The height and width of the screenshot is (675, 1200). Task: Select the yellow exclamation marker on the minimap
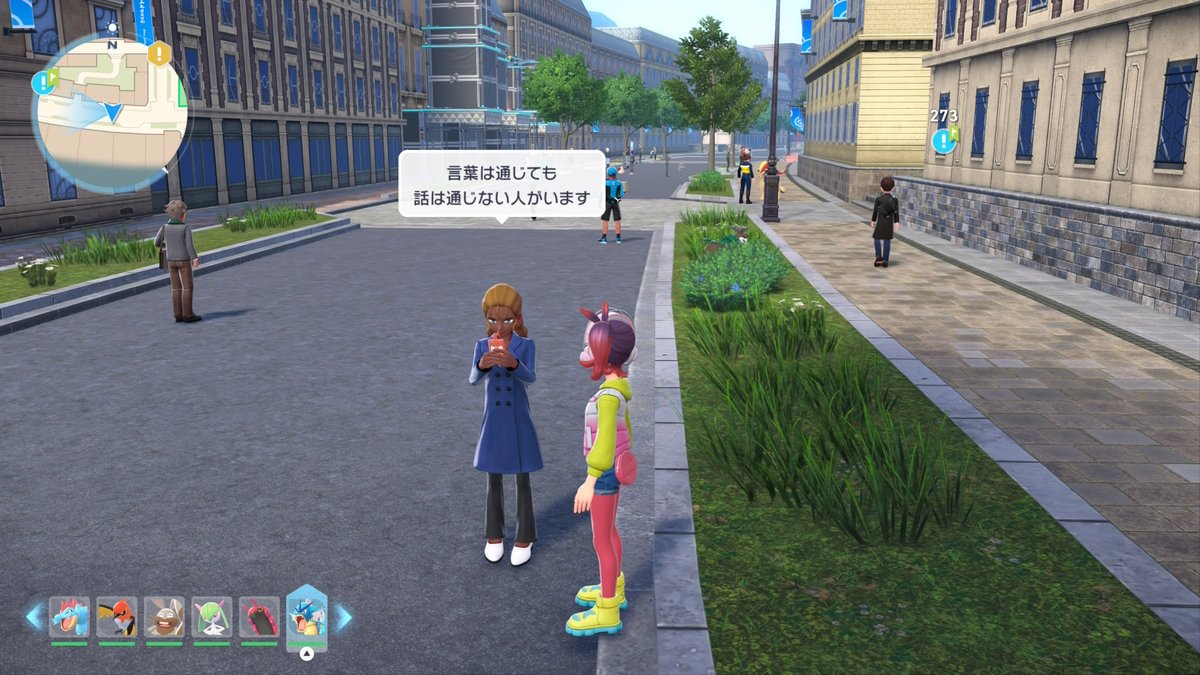coord(159,54)
